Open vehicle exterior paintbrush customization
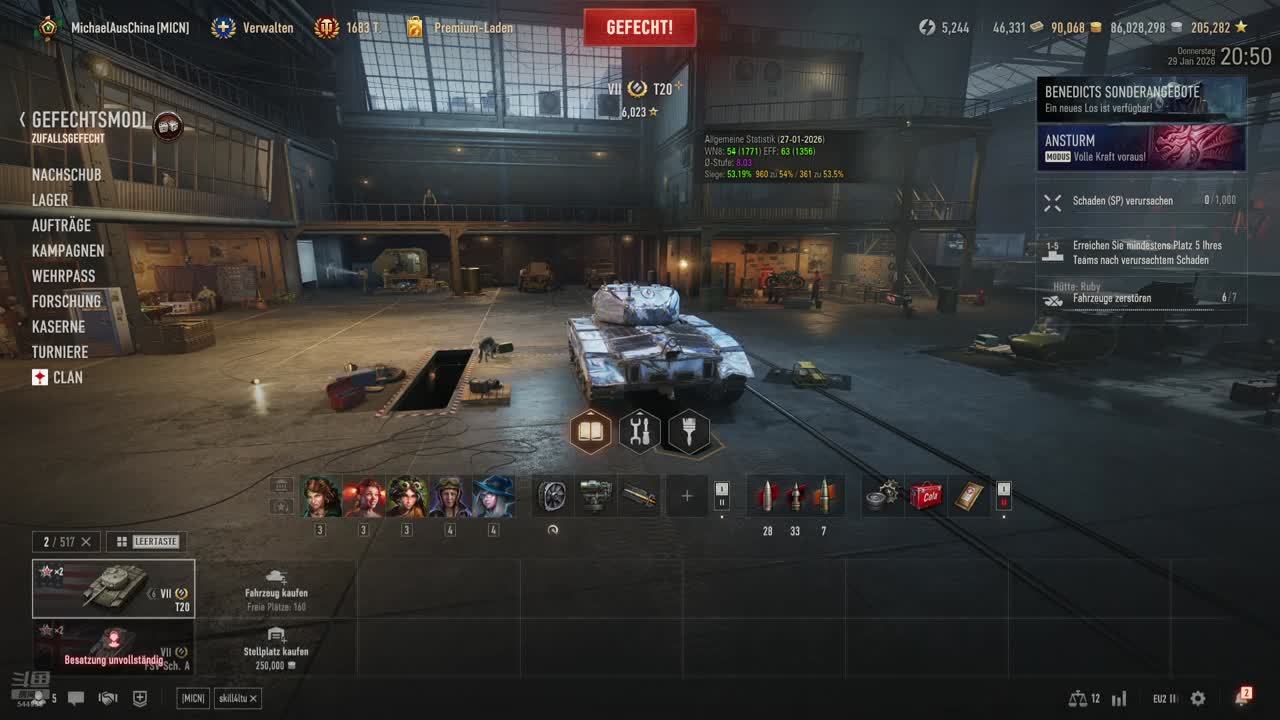Screen dimensions: 1280x720 689,432
